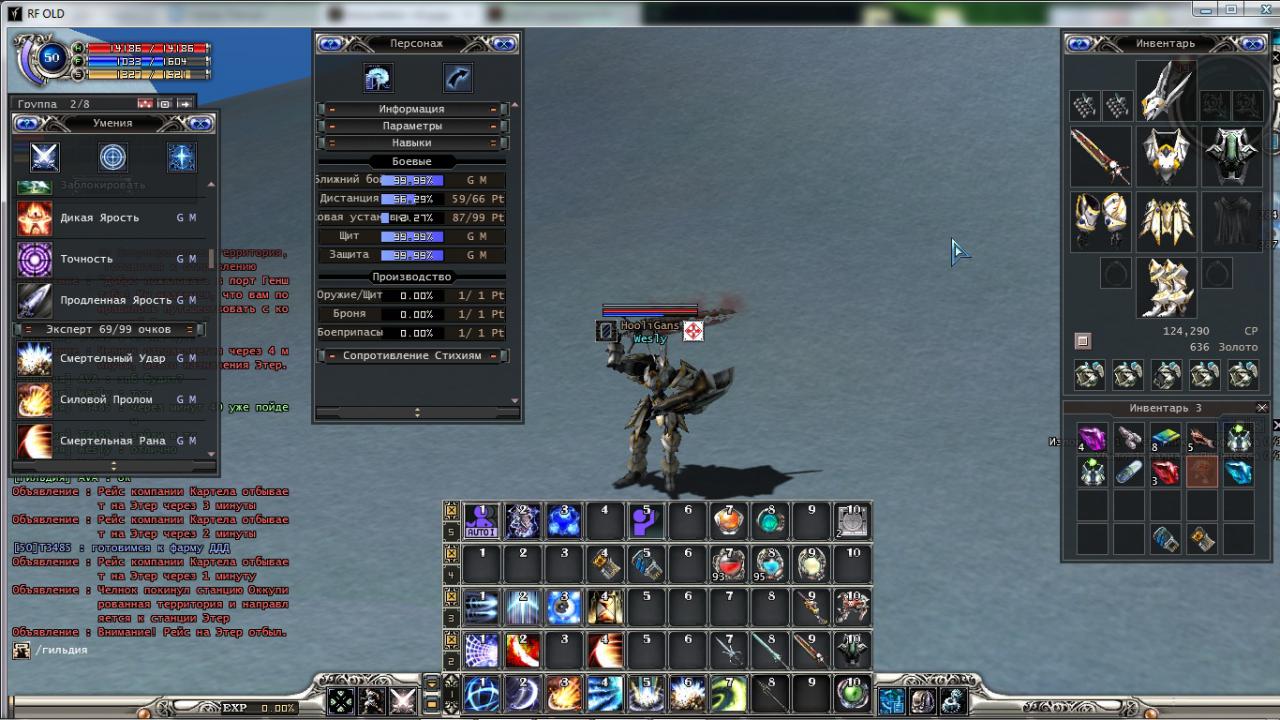Toggle the Эксперт 69/99 очков section
1280x720 pixels.
(109, 329)
